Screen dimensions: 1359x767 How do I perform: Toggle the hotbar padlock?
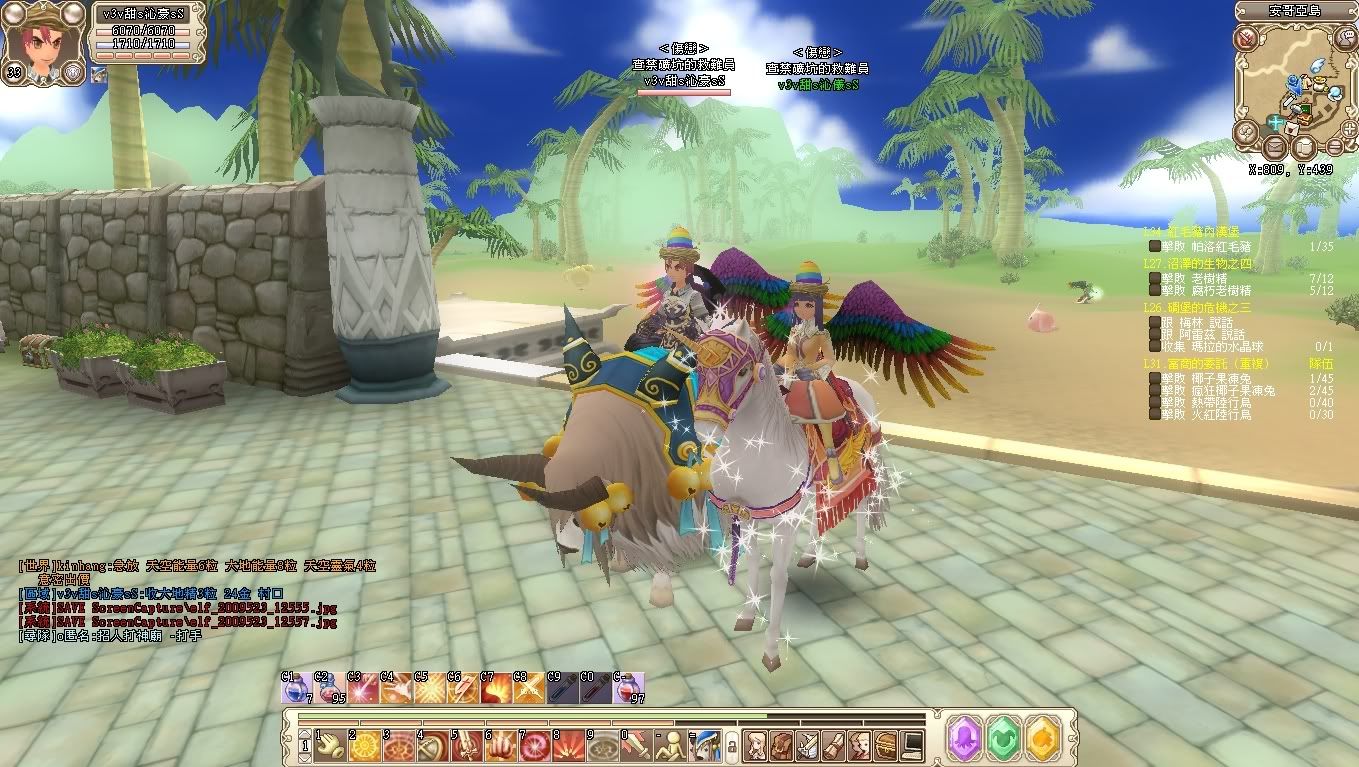[731, 746]
